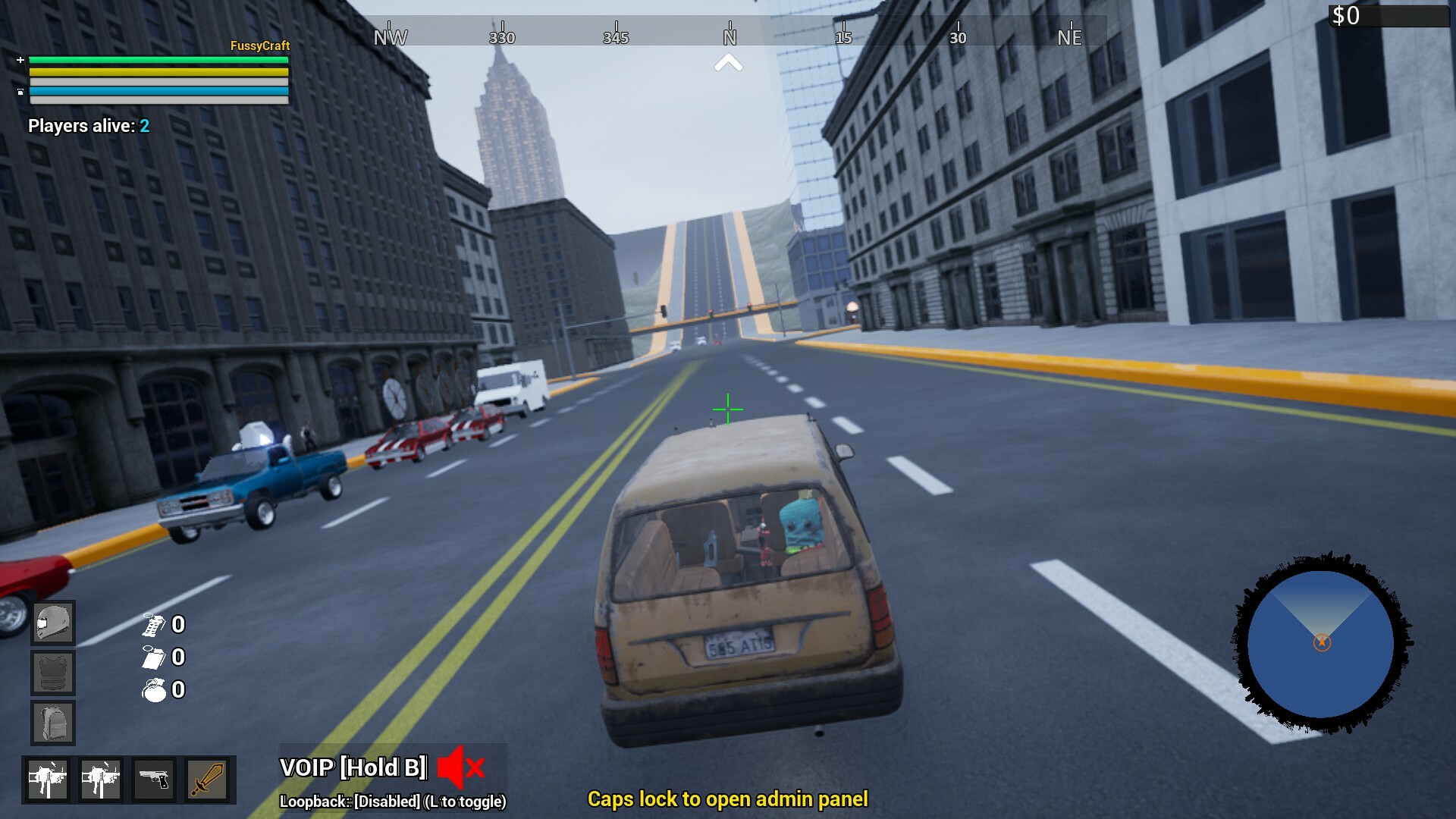
Task: Click the NW compass label
Action: point(390,36)
